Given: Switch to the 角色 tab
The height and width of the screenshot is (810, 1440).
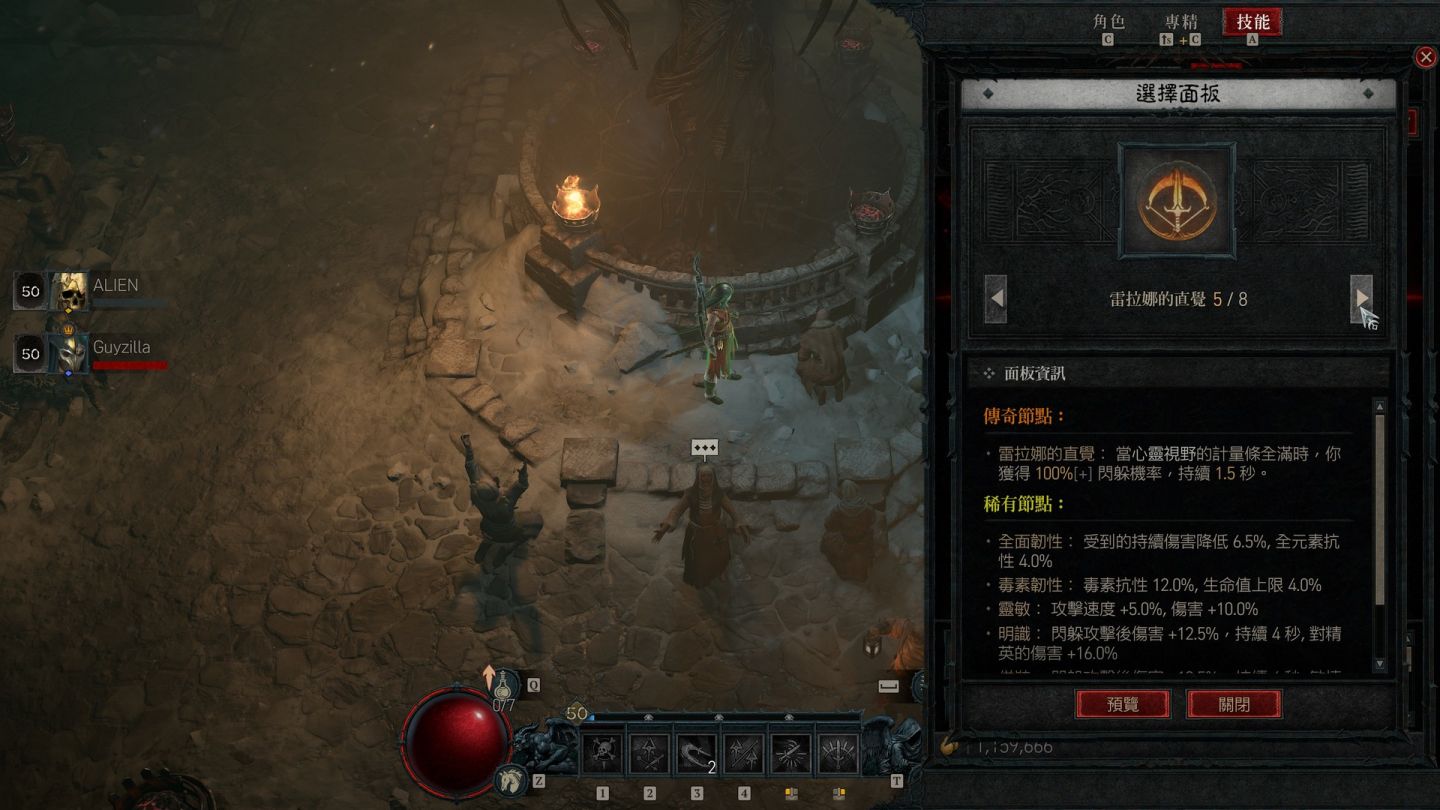Looking at the screenshot, I should (1108, 22).
